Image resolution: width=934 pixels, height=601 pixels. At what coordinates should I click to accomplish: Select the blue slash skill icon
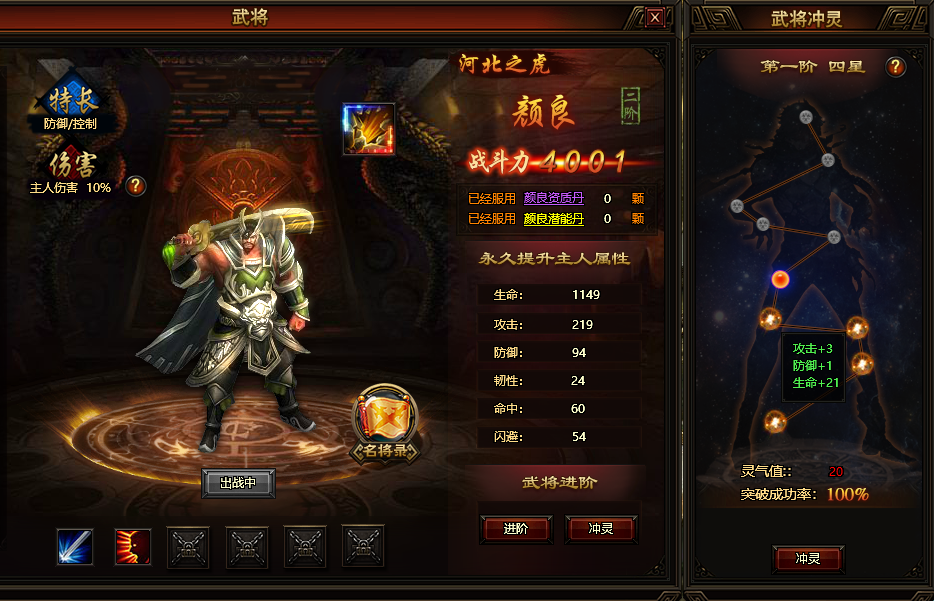point(75,546)
